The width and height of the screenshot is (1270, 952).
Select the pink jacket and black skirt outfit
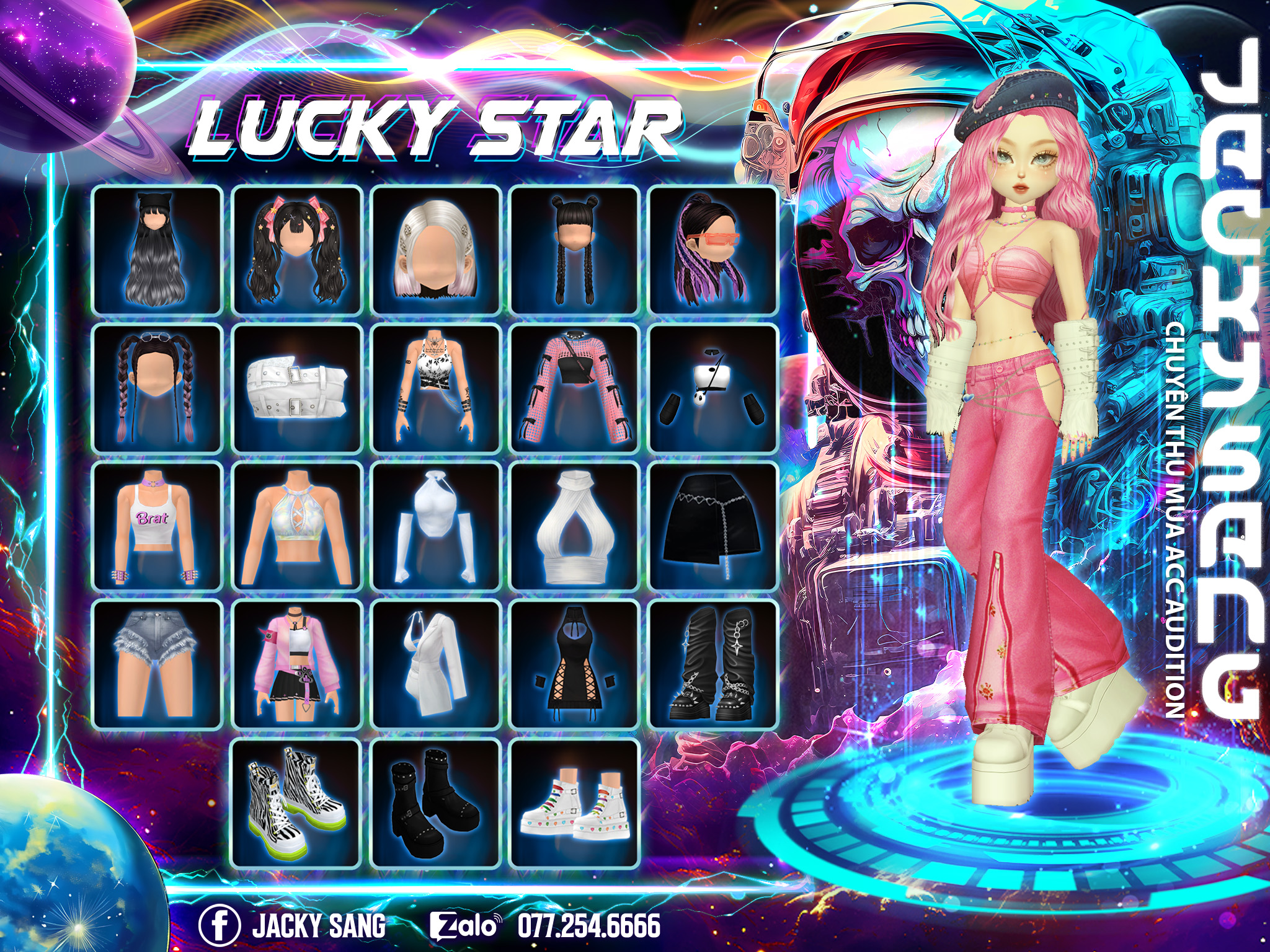tap(296, 665)
